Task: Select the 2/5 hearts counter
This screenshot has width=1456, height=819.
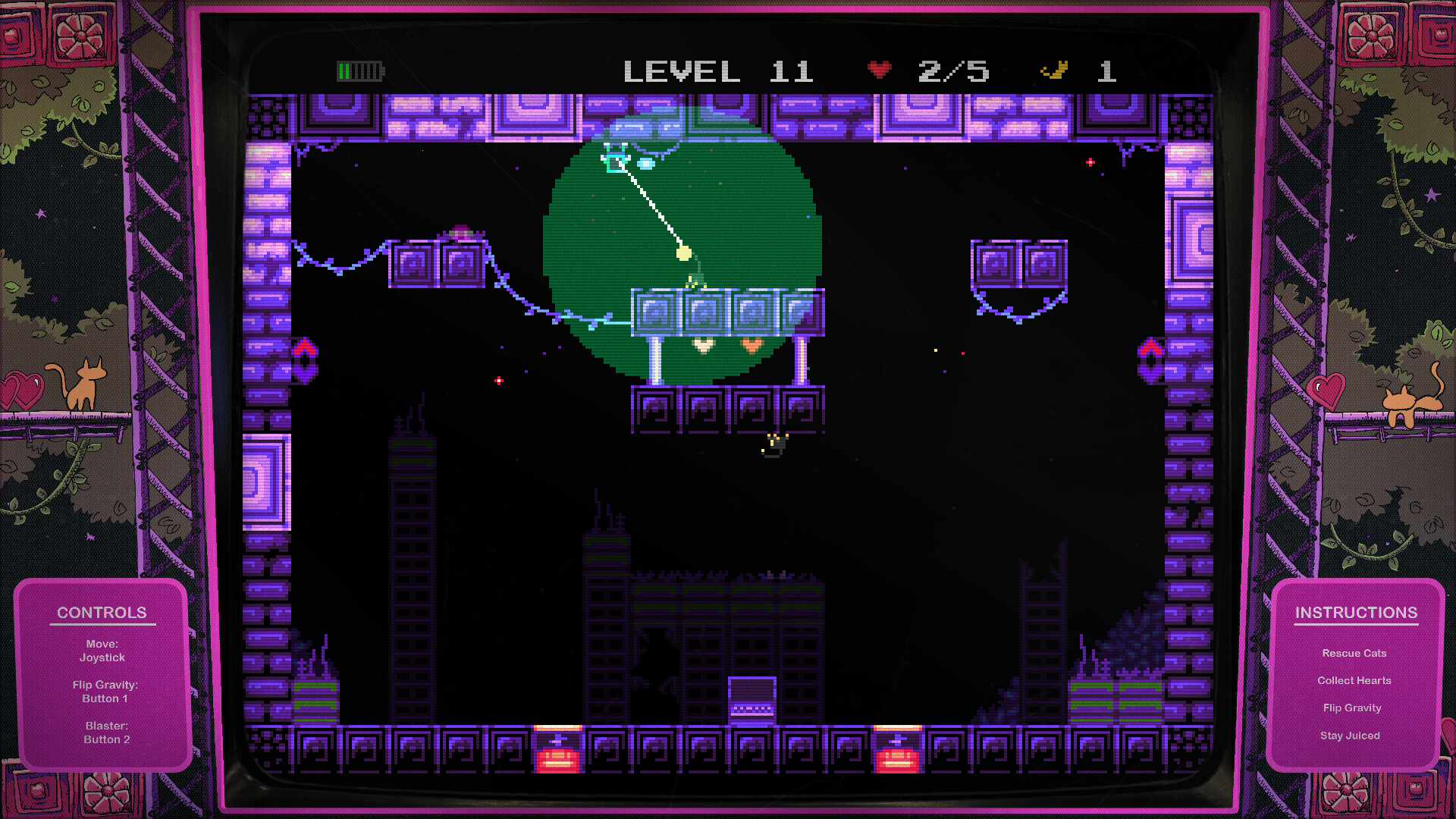Action: click(x=952, y=70)
